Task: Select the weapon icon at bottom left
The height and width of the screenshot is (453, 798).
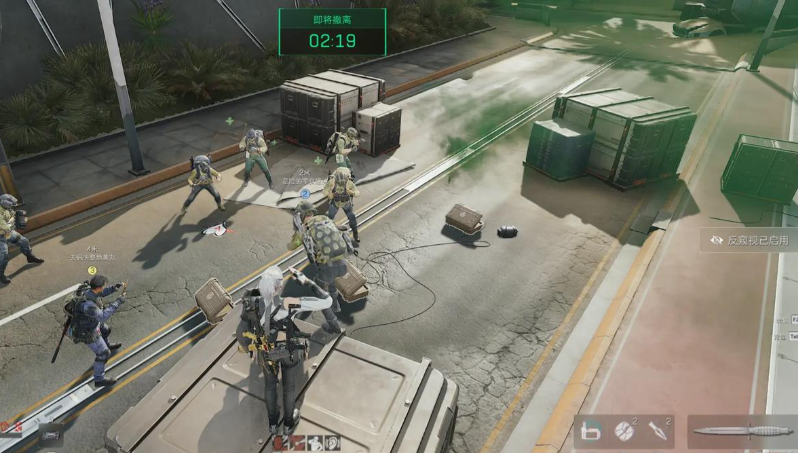Action: click(50, 434)
